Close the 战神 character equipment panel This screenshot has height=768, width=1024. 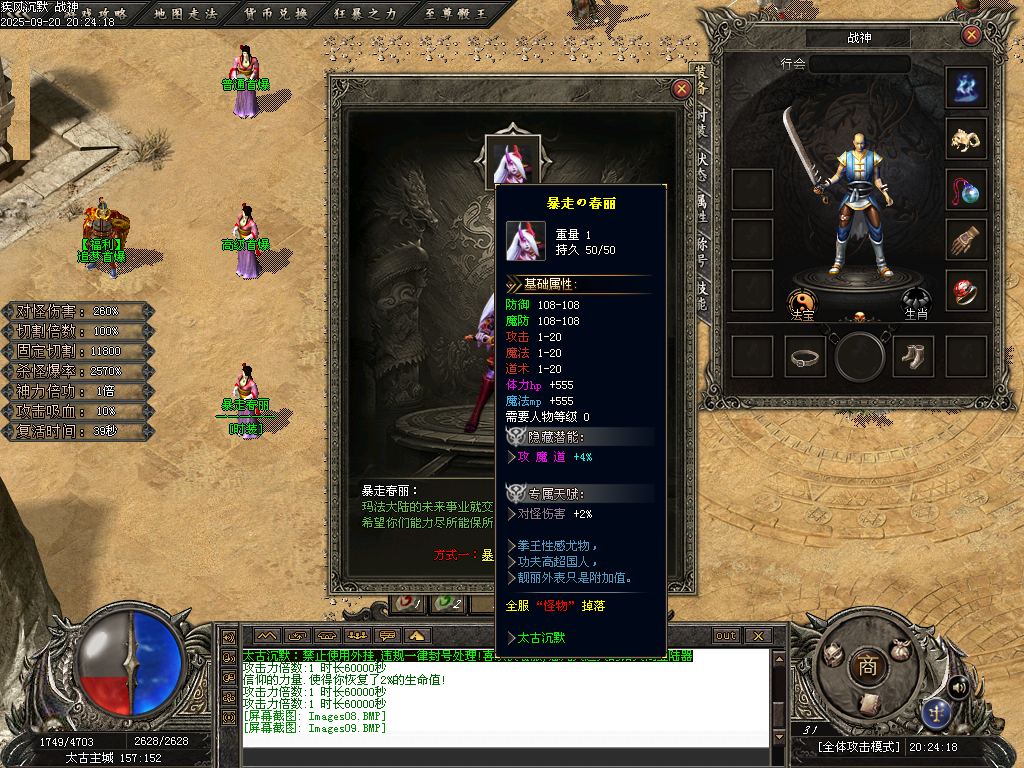point(971,36)
